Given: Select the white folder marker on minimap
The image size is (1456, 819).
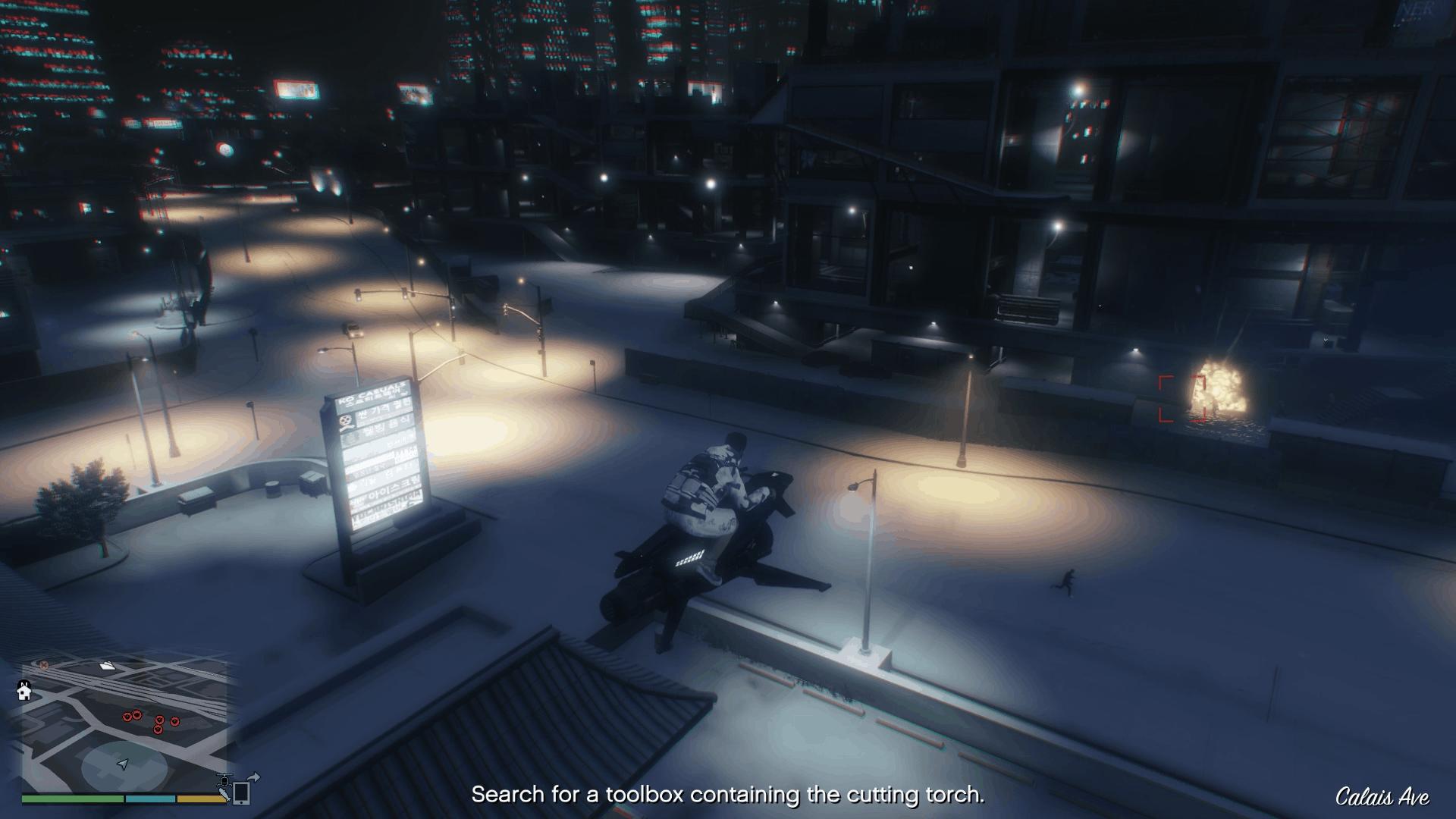Looking at the screenshot, I should [107, 667].
